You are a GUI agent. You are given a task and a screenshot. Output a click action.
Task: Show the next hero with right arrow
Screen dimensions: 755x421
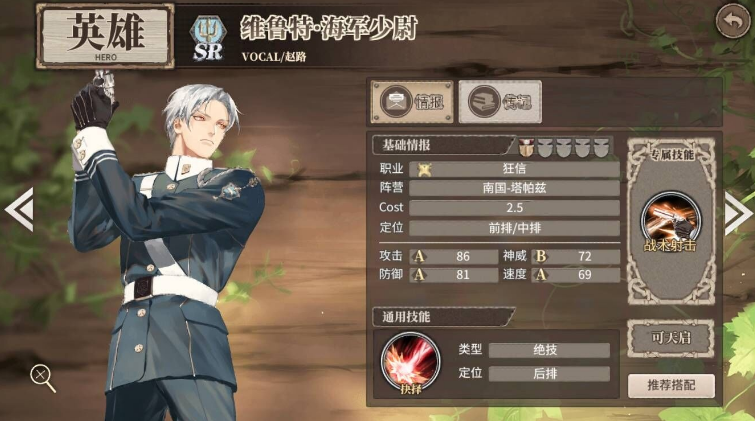(x=738, y=211)
